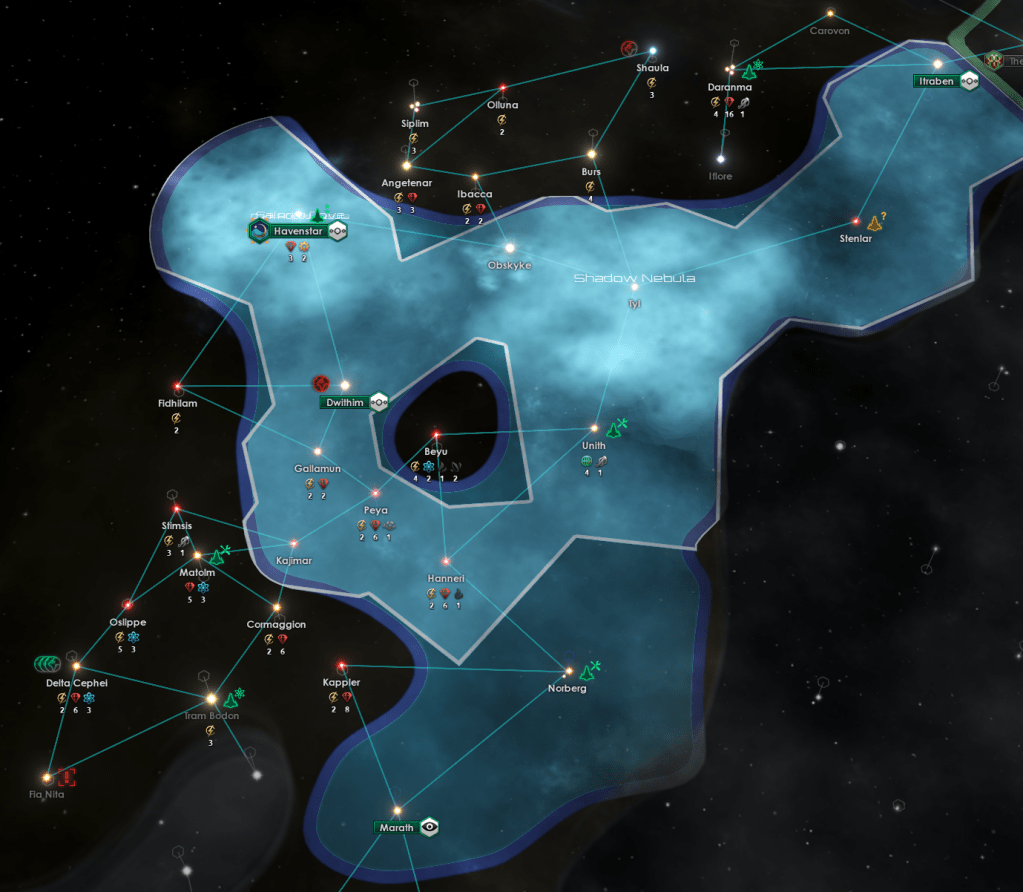
Task: Click the red hostile icon near Shaula
Action: click(629, 48)
